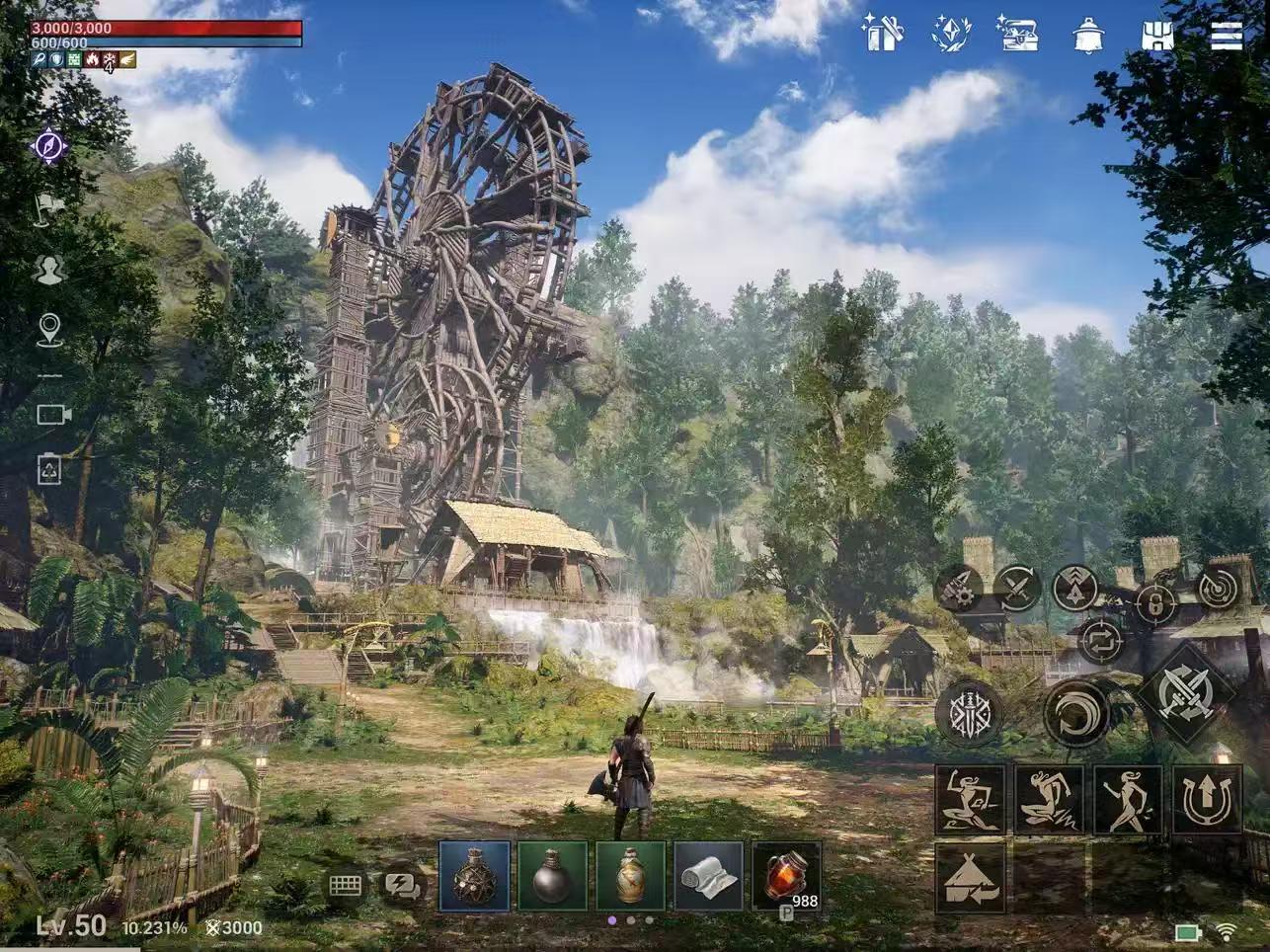Trigger the swirl dodge skill
Screen dimensions: 1270x952
[1076, 711]
